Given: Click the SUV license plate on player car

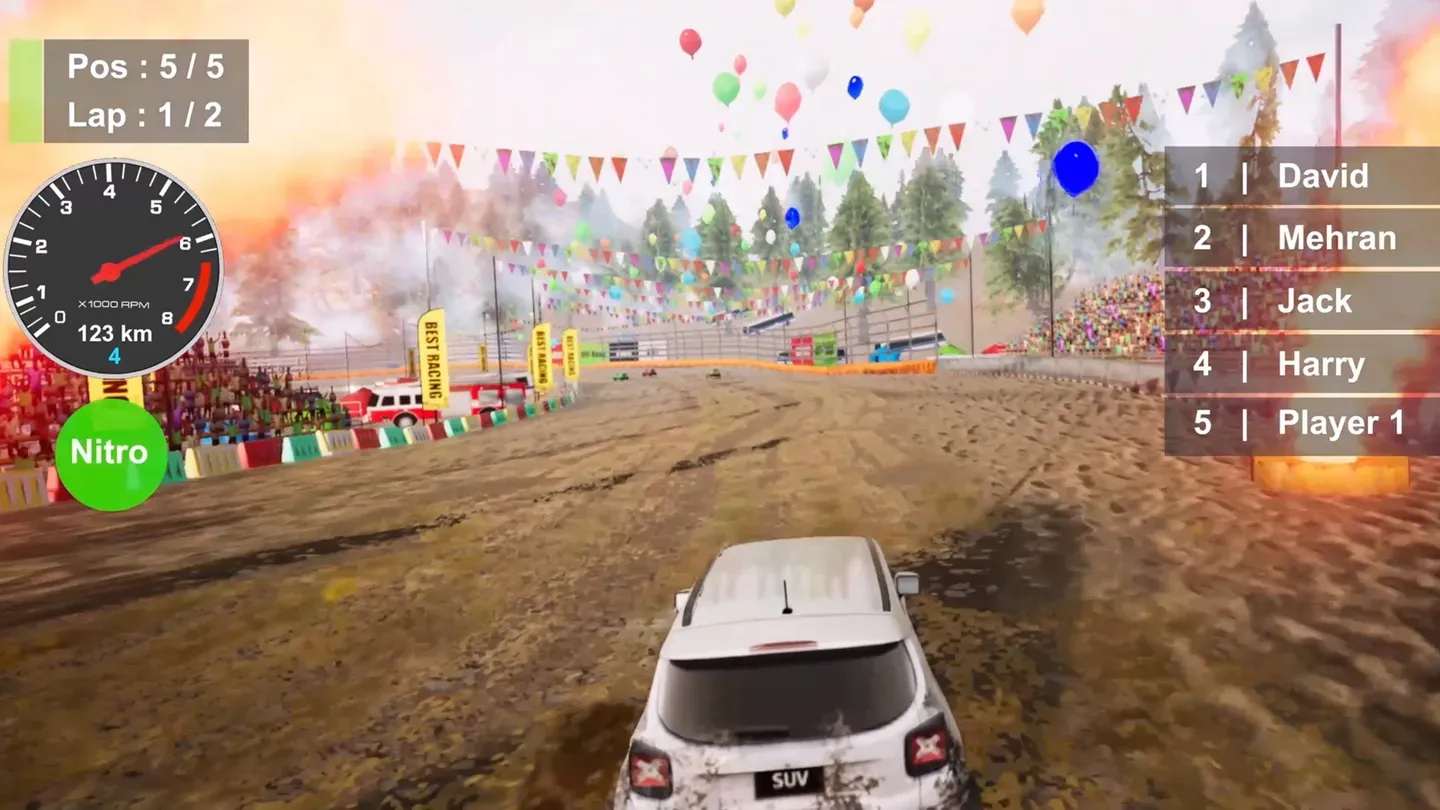Looking at the screenshot, I should [787, 783].
